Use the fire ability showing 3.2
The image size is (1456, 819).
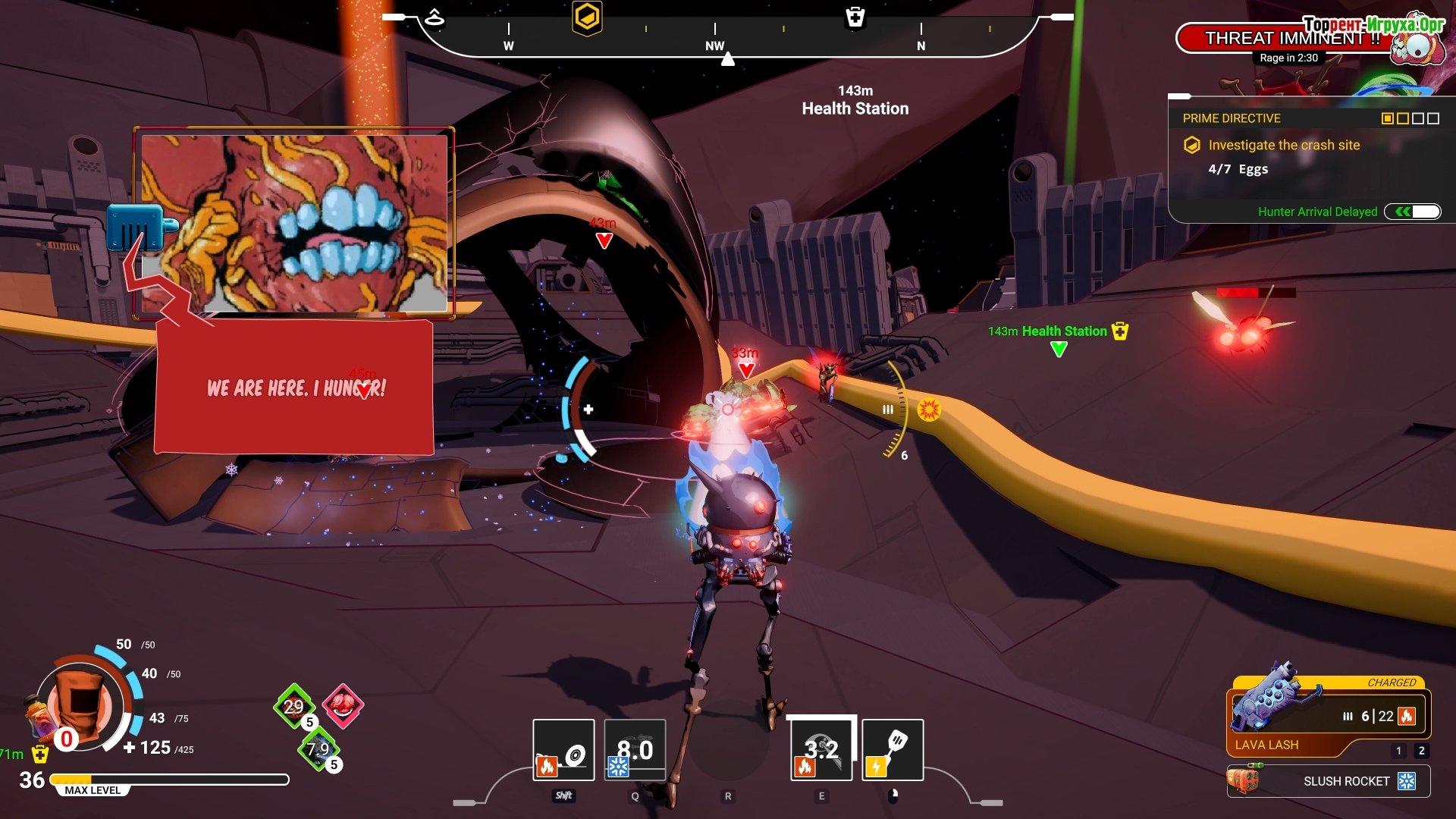pyautogui.click(x=821, y=750)
